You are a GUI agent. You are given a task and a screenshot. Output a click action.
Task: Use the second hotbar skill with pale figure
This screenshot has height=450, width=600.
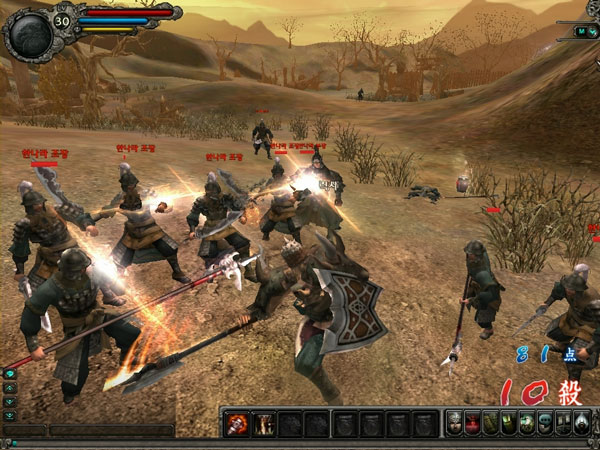(263, 423)
